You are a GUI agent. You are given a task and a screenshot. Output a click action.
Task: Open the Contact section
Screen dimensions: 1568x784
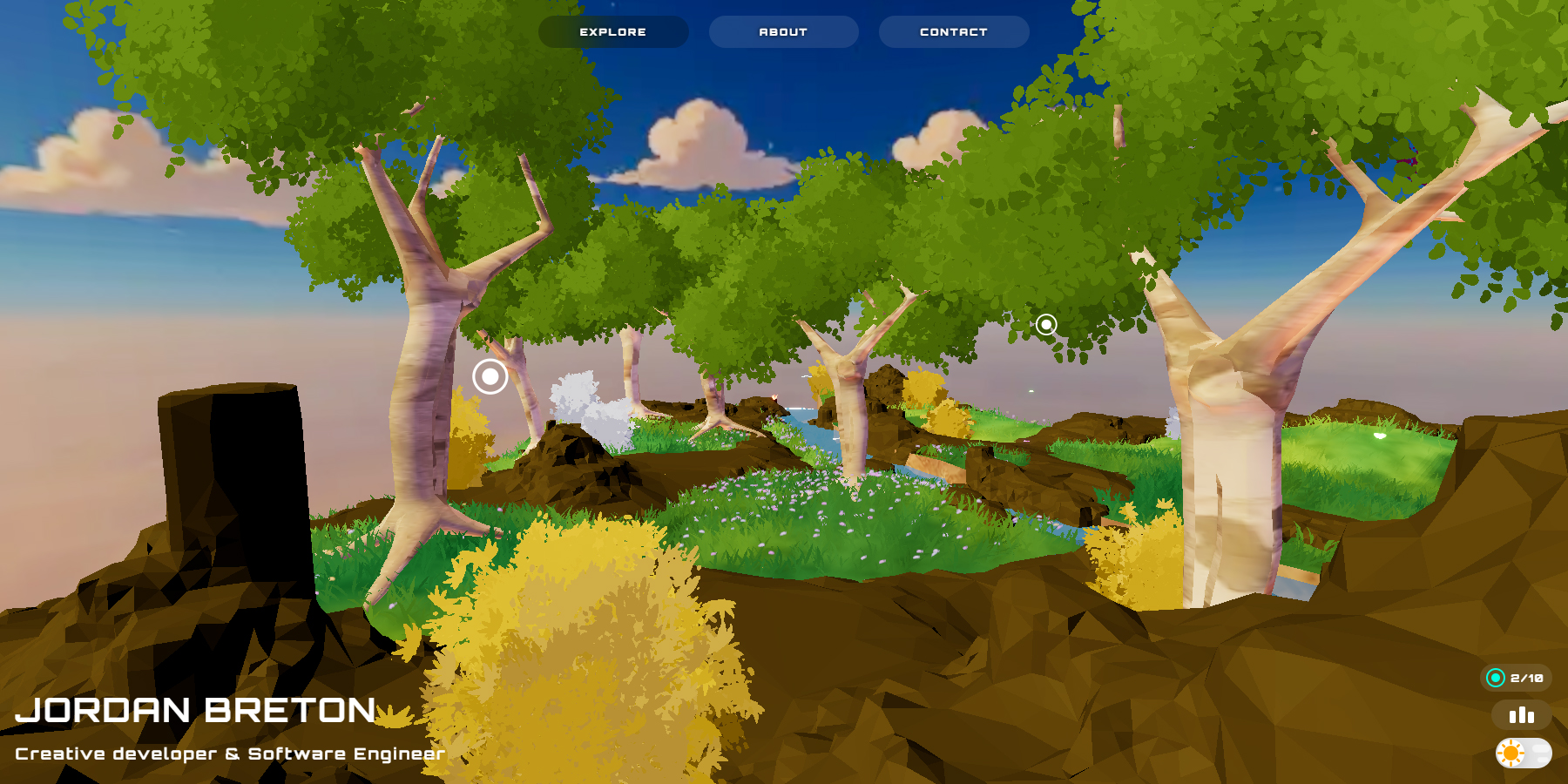point(953,32)
